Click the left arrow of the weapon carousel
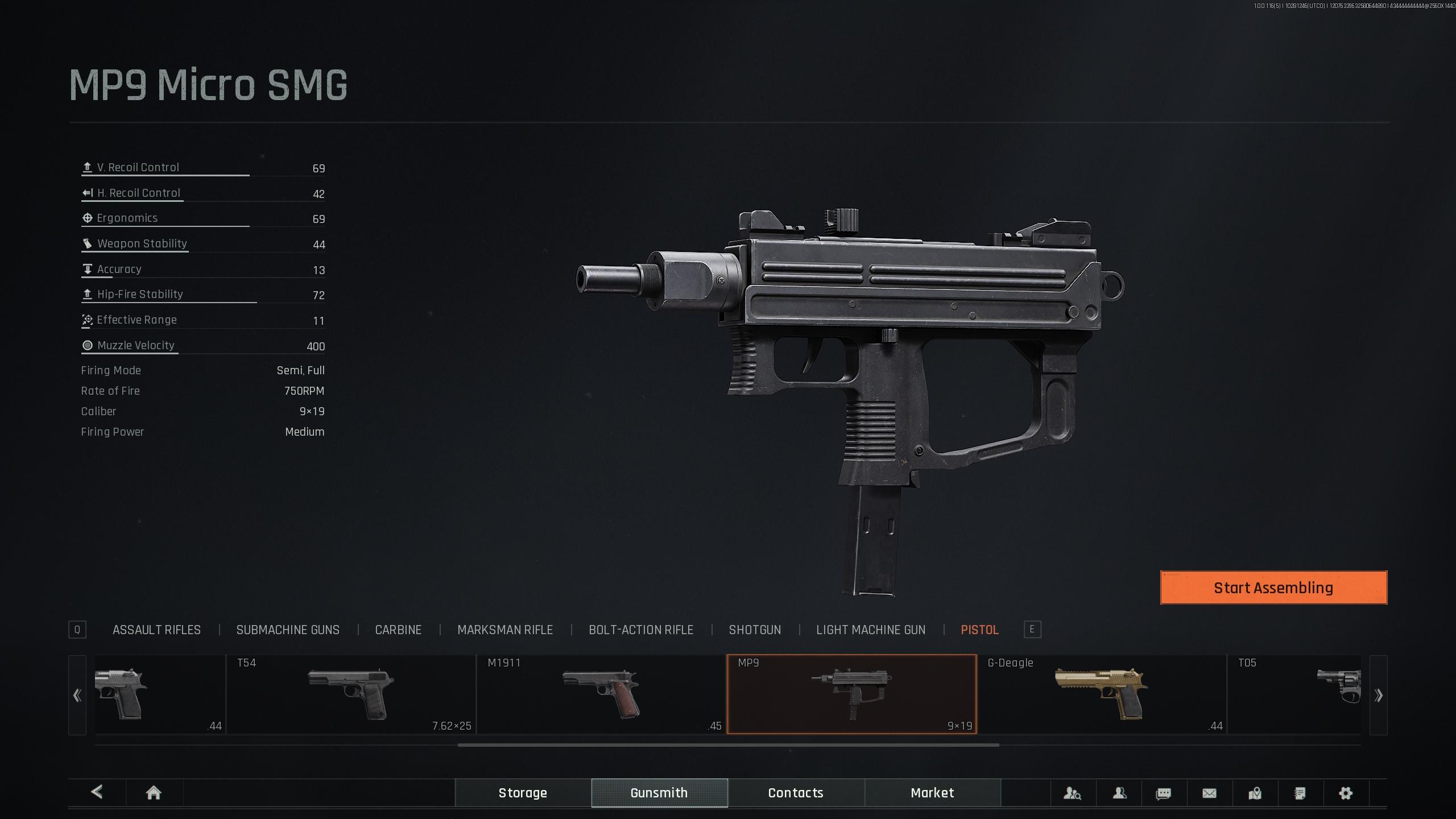 77,695
